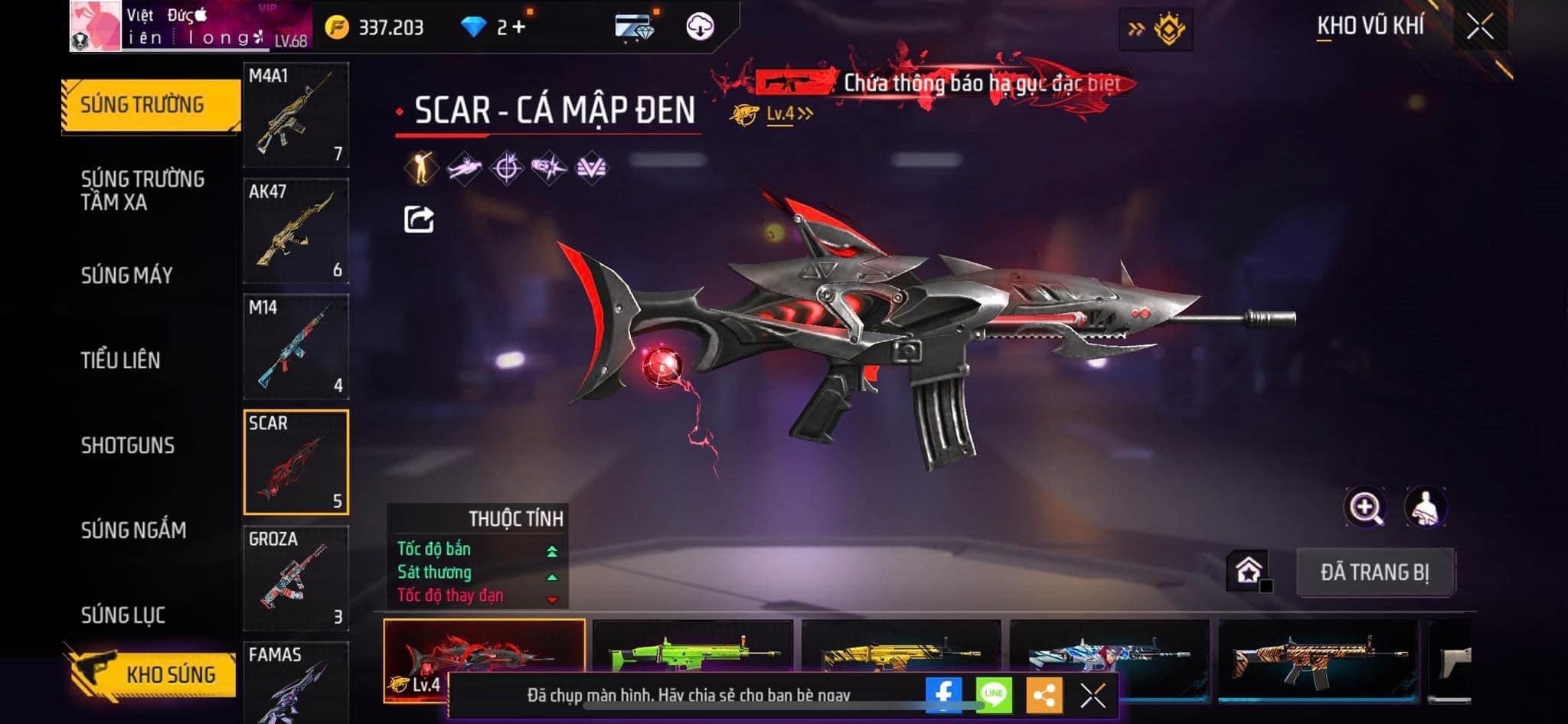
Task: Show the Shotguns category
Action: point(128,445)
